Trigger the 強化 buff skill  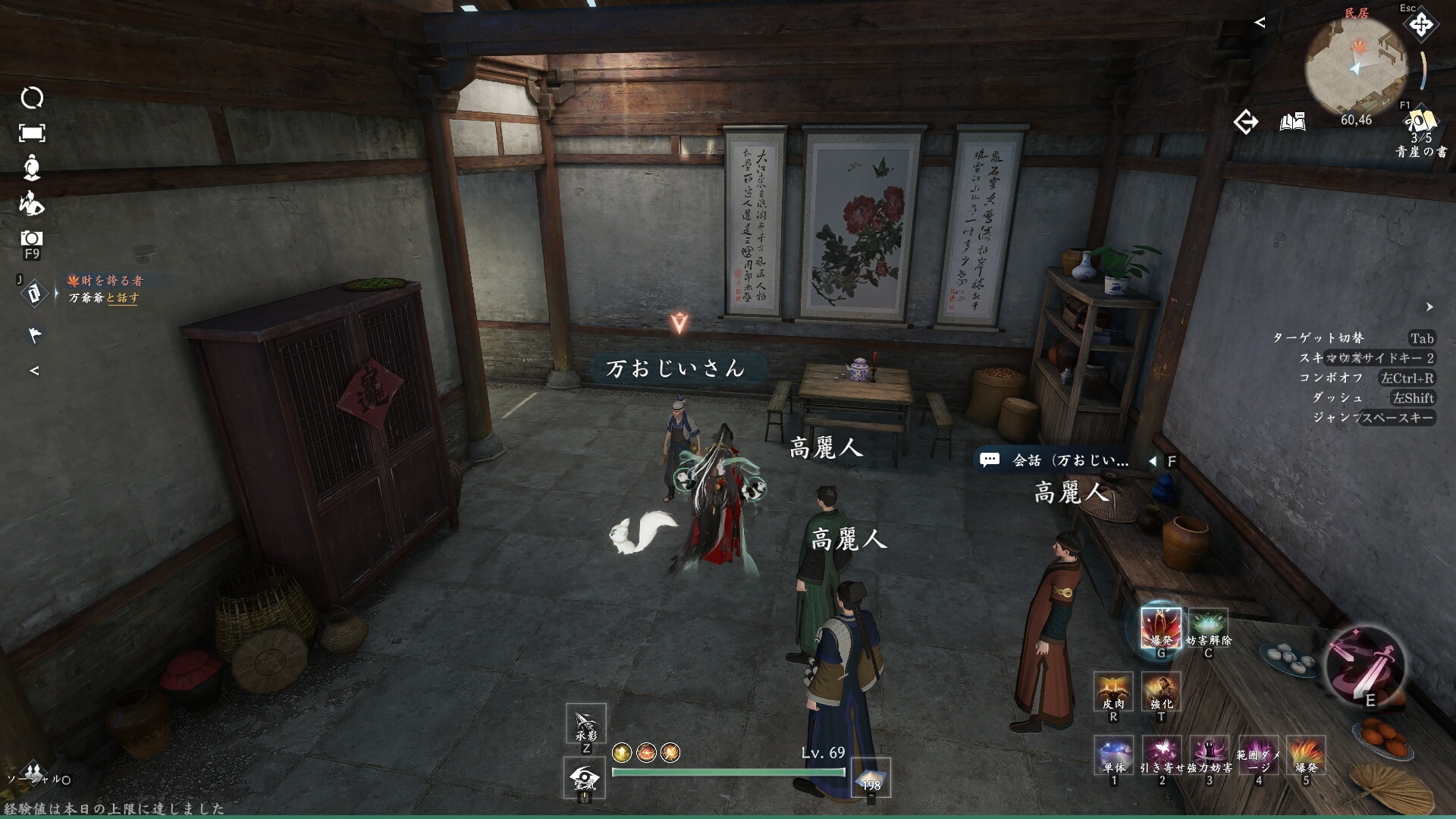1161,690
